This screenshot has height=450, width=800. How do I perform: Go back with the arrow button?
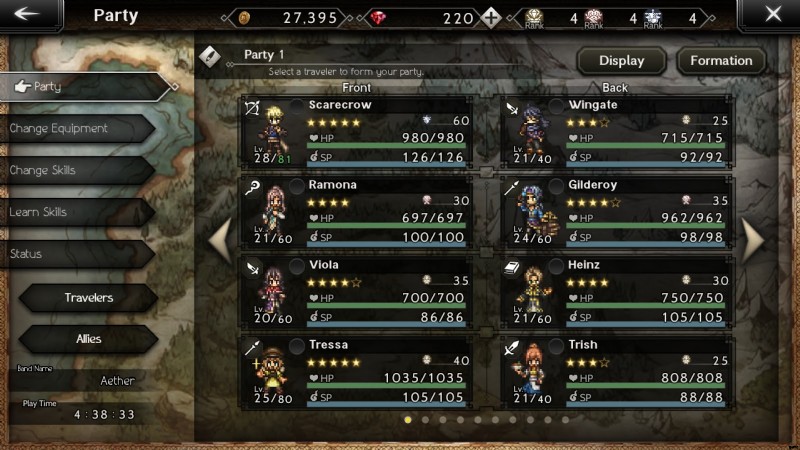[x=27, y=15]
